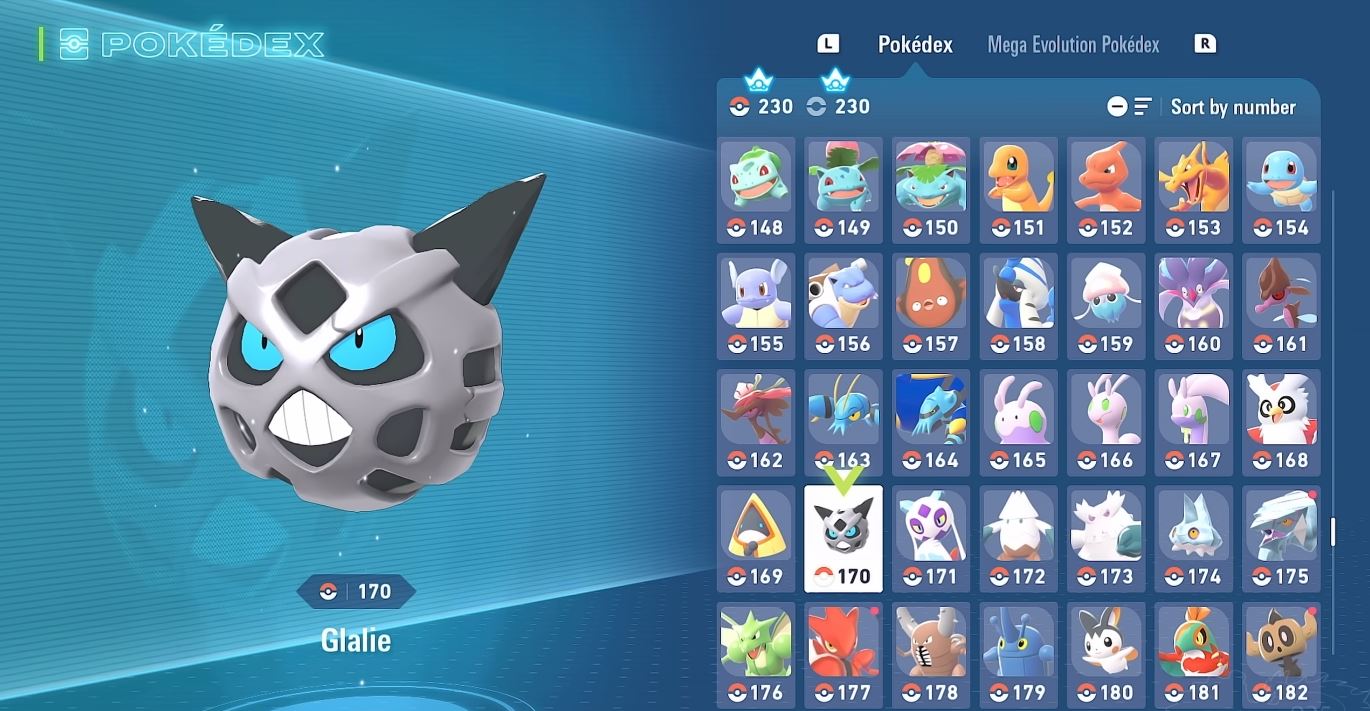Pick Charizard entry number 153
The image size is (1370, 711).
(x=1193, y=190)
